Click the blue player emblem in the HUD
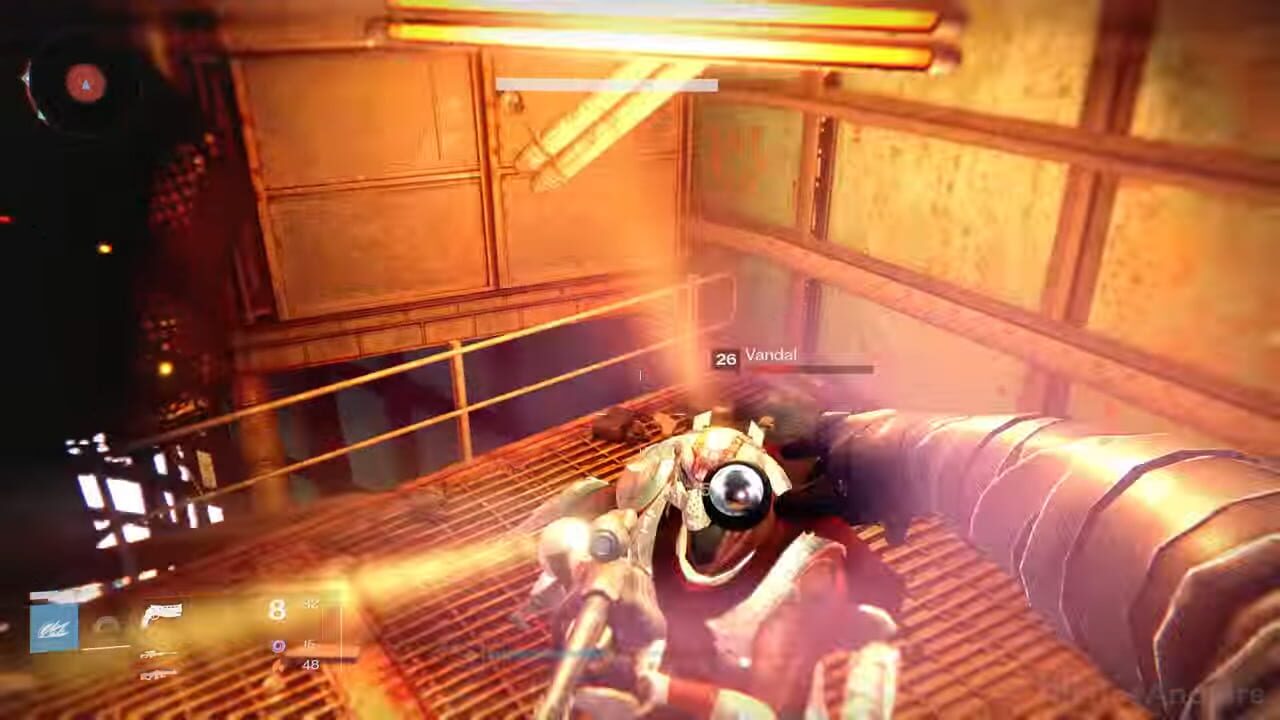The height and width of the screenshot is (720, 1280). 55,627
